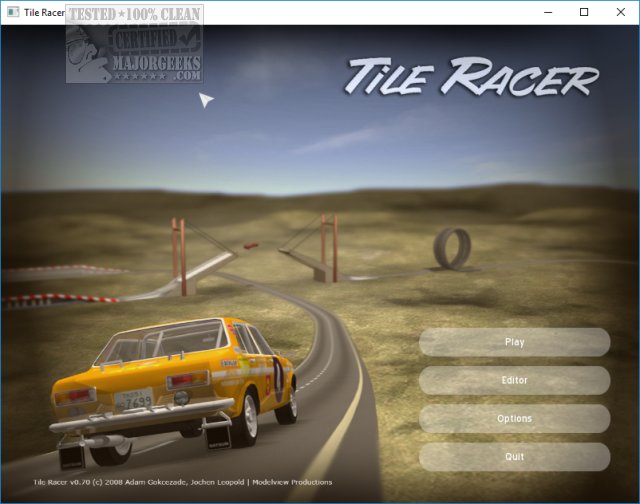This screenshot has height=504, width=640.
Task: Open the track Editor
Action: [514, 380]
